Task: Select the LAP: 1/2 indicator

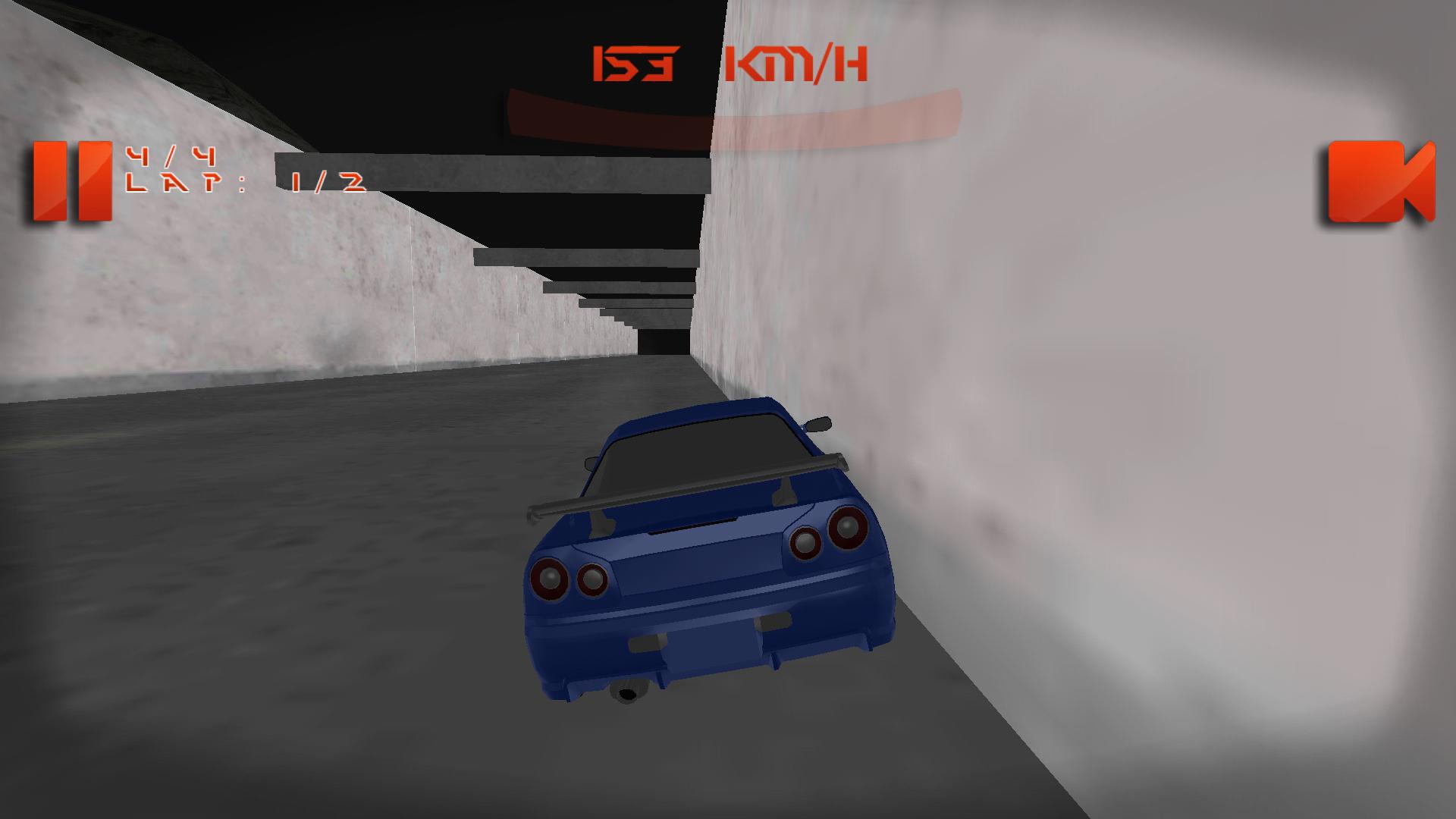Action: coord(250,182)
